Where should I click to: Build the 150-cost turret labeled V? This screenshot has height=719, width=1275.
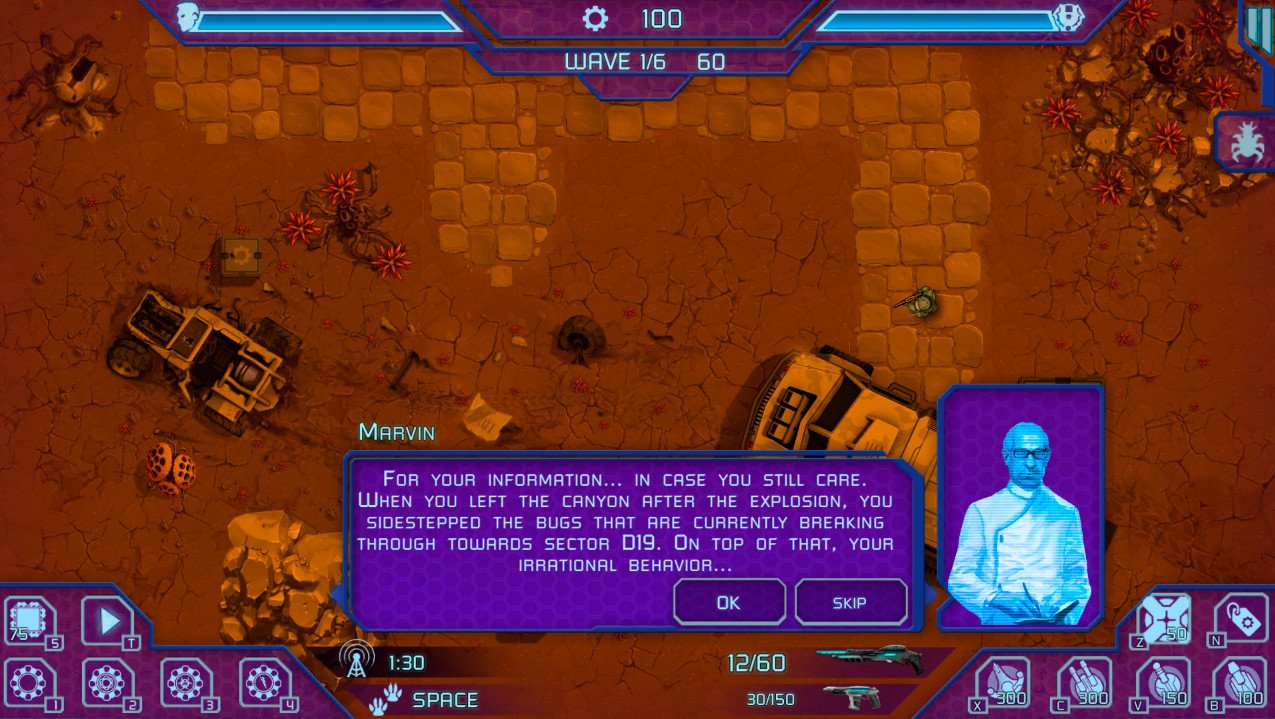(x=1162, y=683)
